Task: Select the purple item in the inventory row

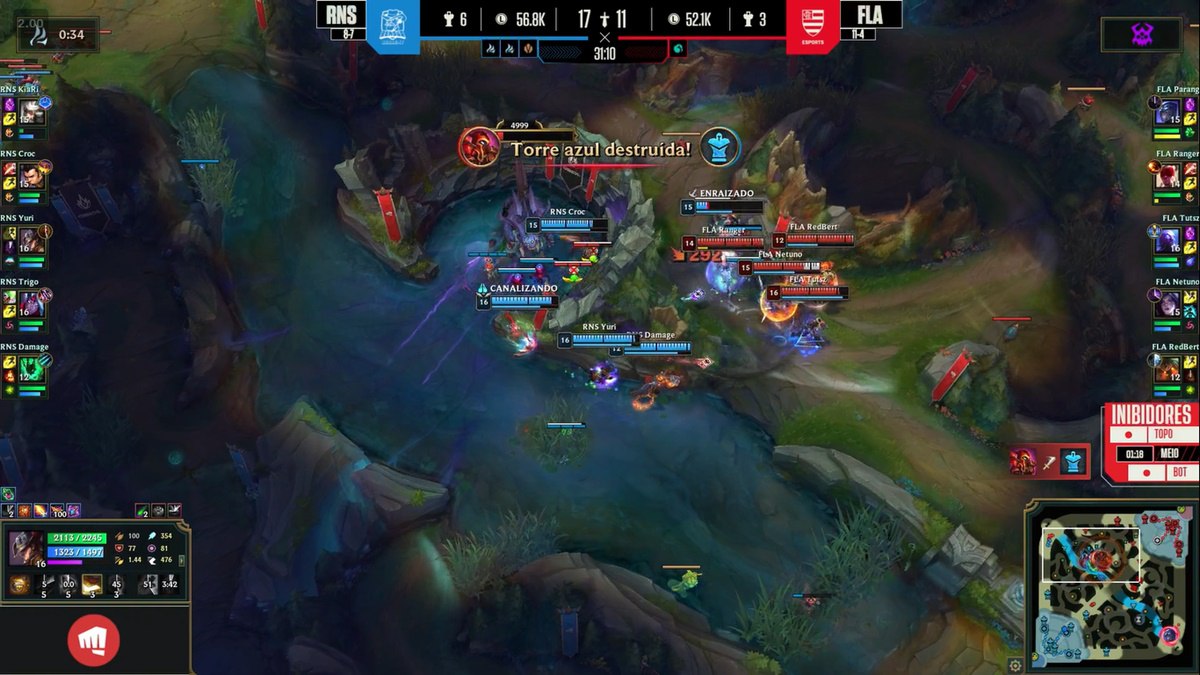Action: pos(72,511)
